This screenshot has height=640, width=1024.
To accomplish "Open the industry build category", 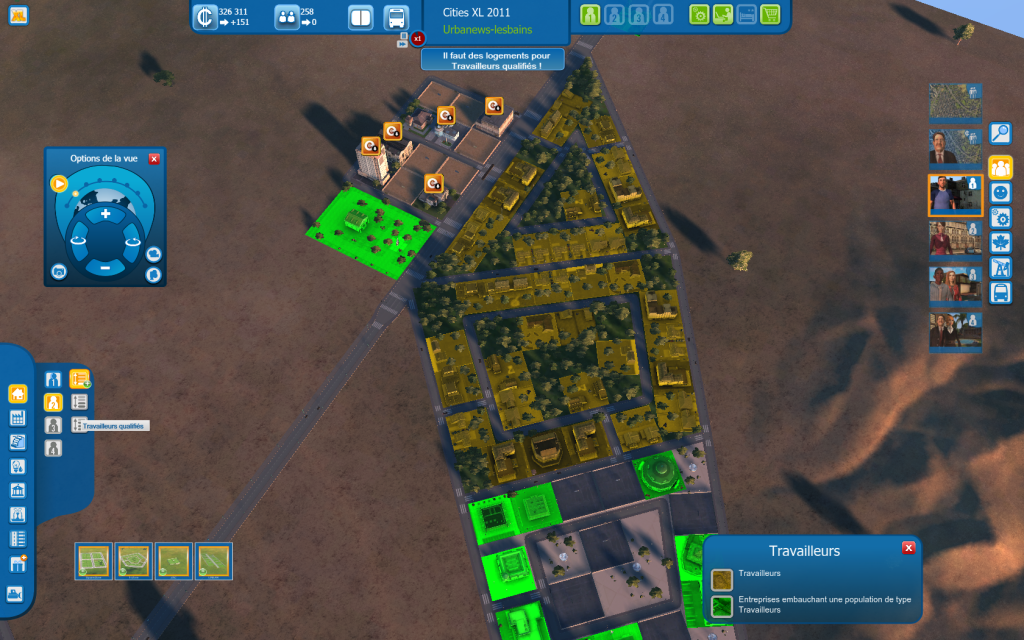I will pos(17,418).
